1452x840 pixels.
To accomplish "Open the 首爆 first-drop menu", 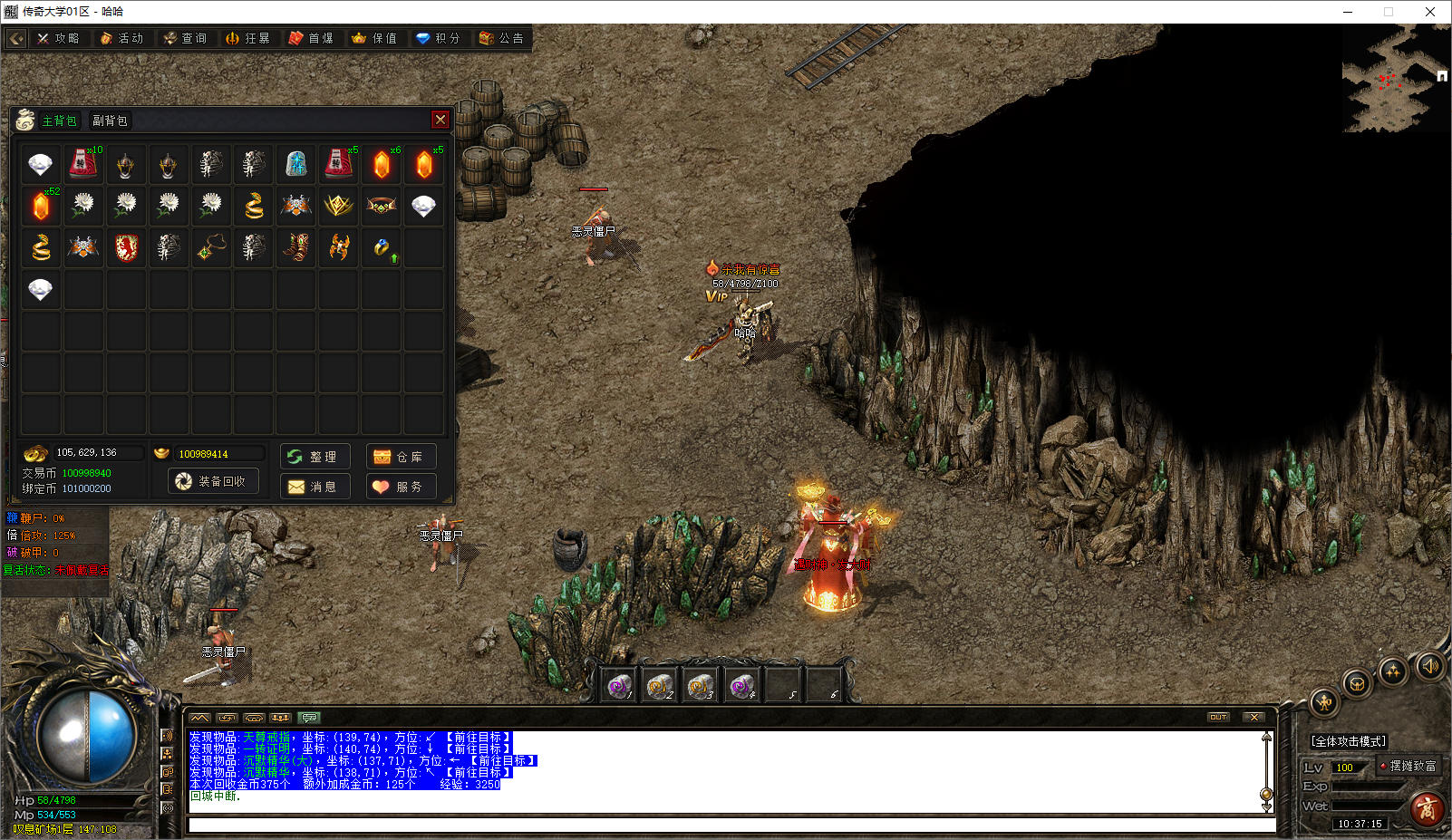I will [313, 38].
